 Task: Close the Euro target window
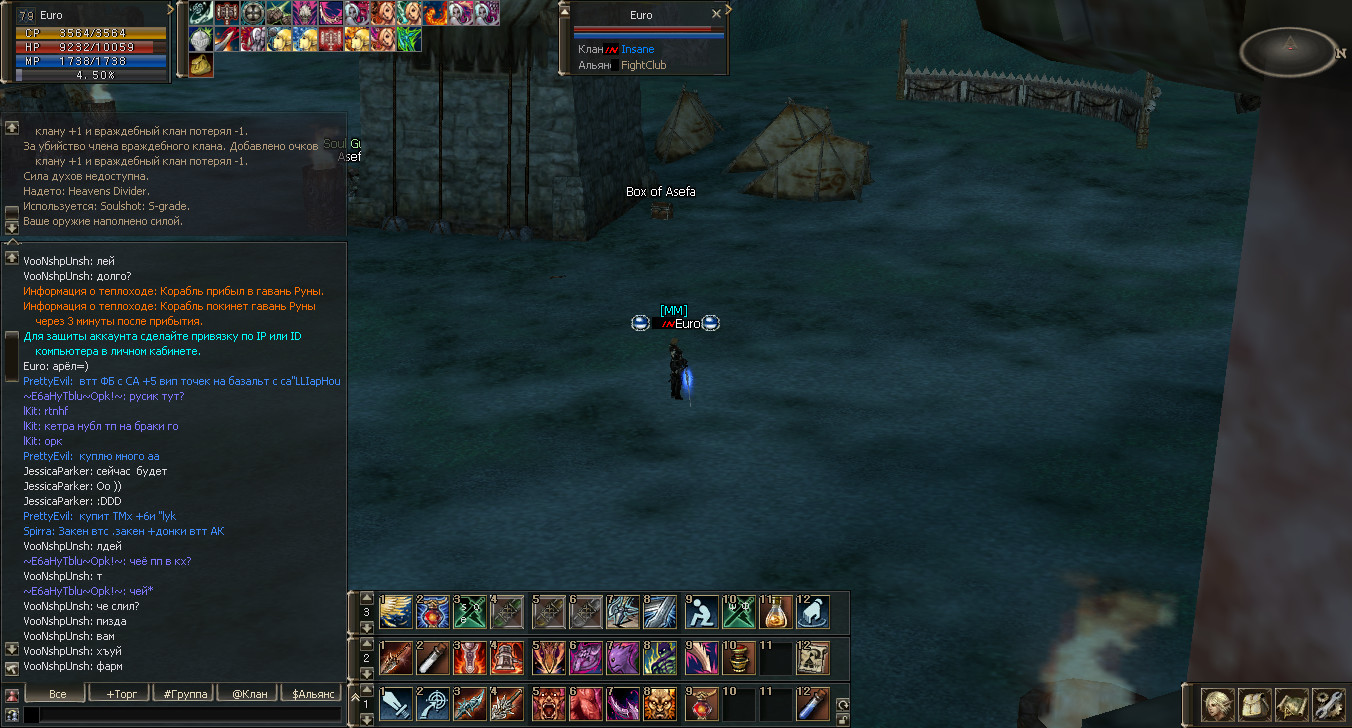[716, 14]
